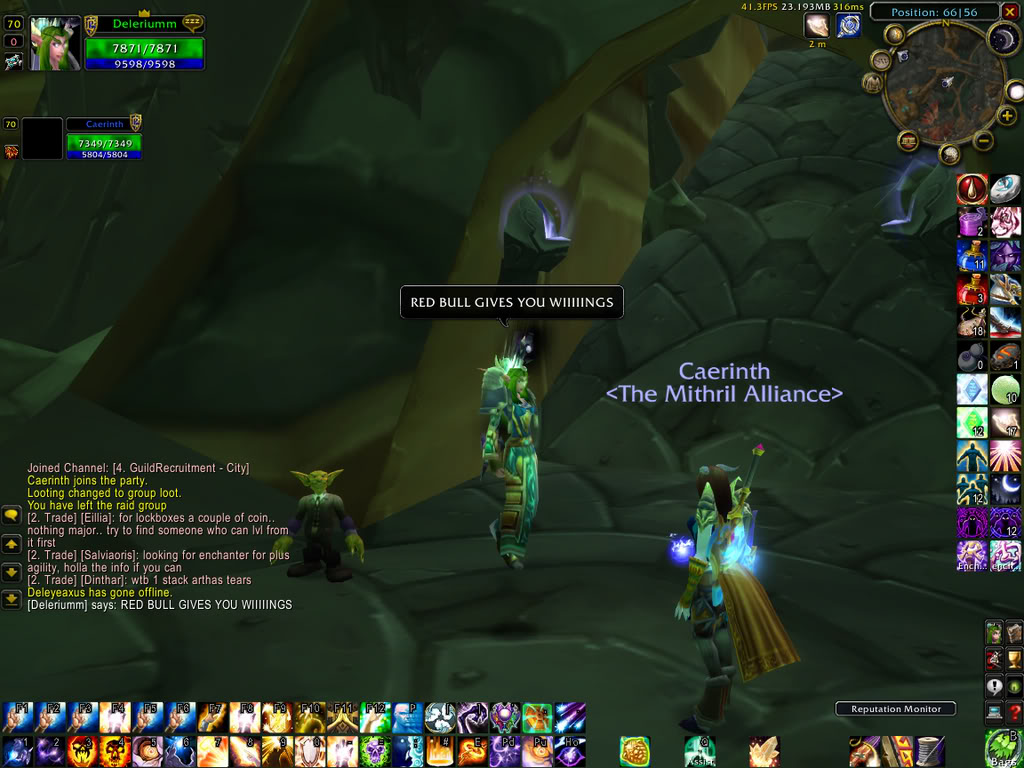The height and width of the screenshot is (768, 1024).
Task: Click the crescent moon spell in side bar
Action: pos(1005,488)
